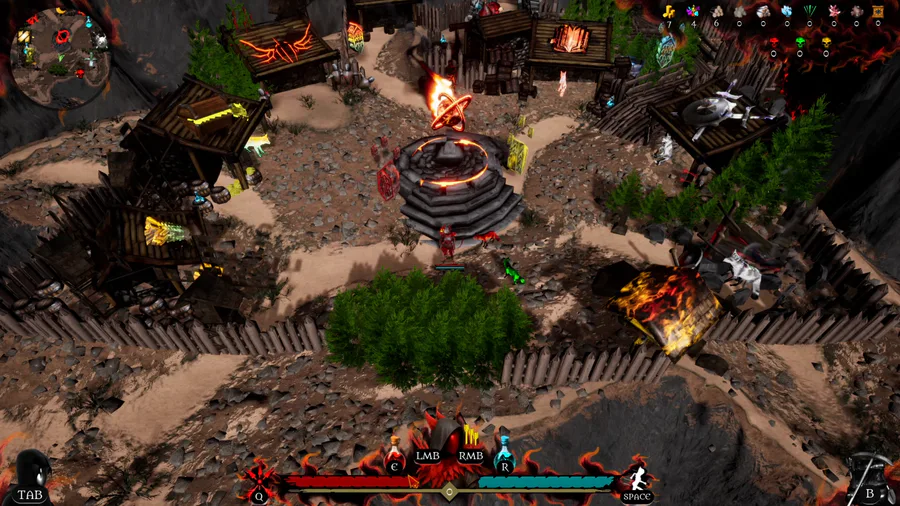The image size is (900, 506).
Task: Click the pink crystal resource icon
Action: (x=832, y=11)
